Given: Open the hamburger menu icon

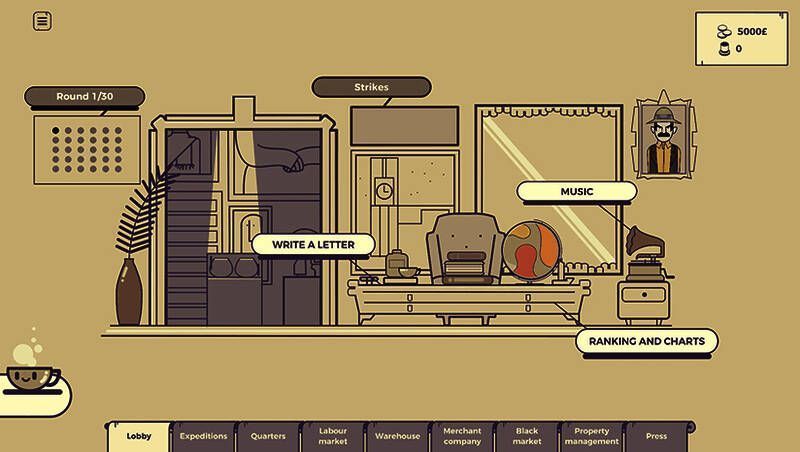Looking at the screenshot, I should pos(42,21).
